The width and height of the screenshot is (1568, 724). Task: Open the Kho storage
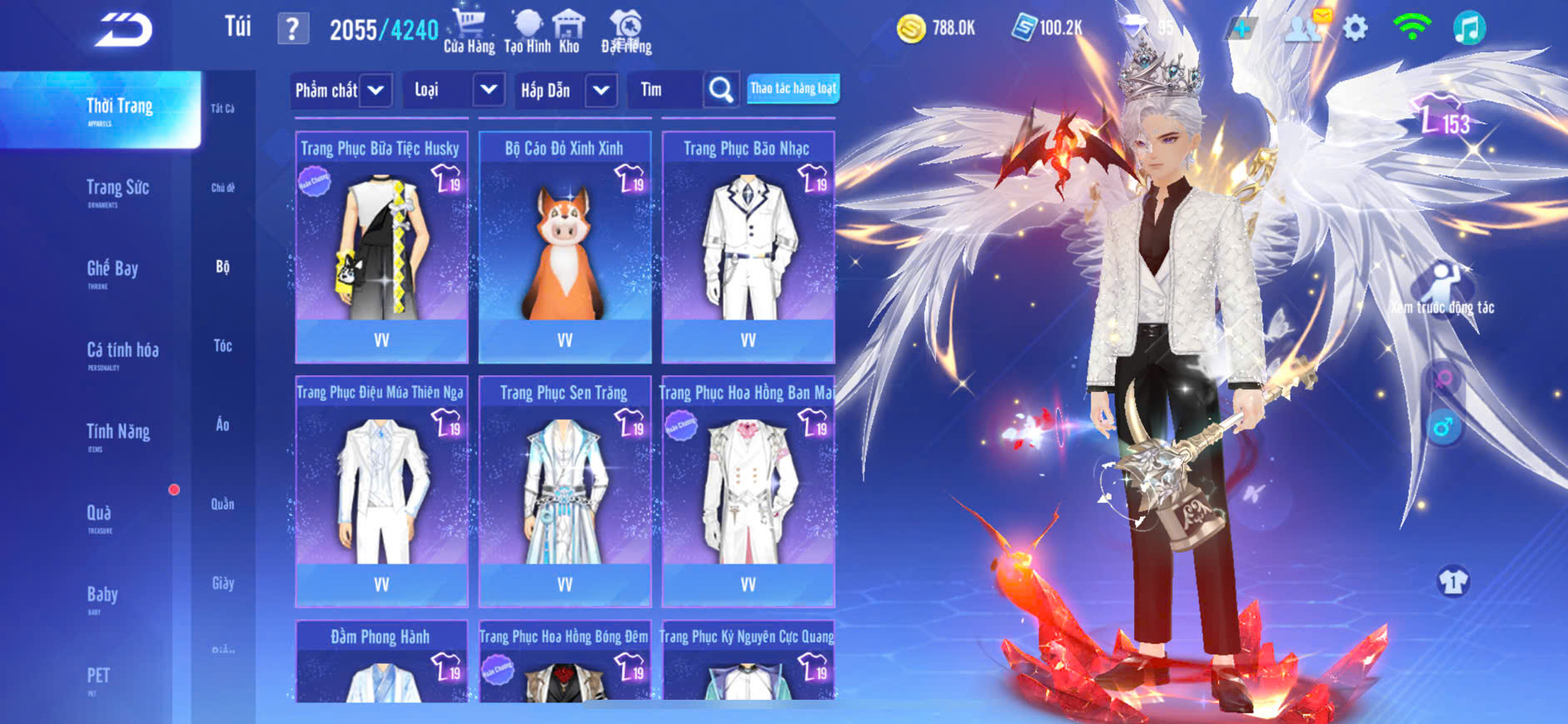click(570, 31)
